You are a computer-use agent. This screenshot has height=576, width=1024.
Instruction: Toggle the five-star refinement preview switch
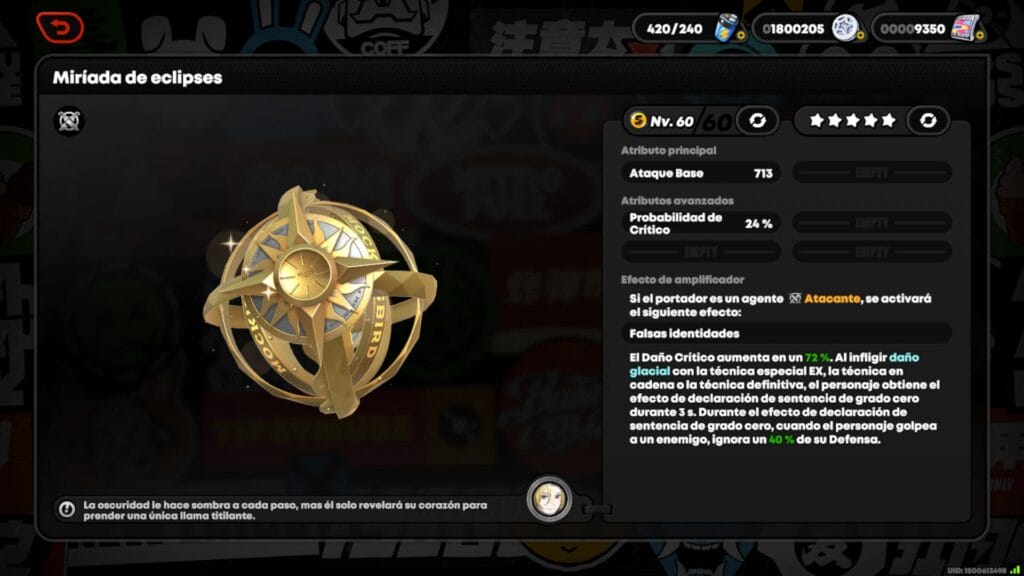(928, 121)
